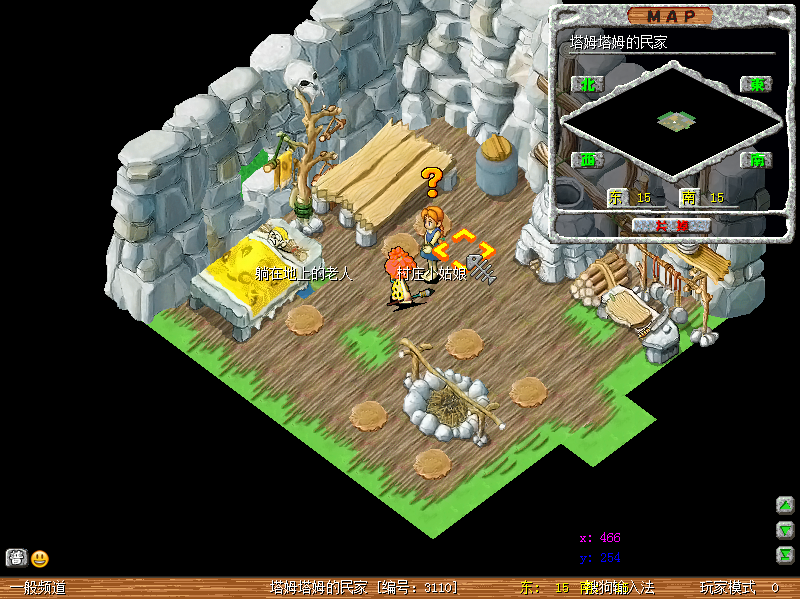
Task: Click the 北 (north) map button
Action: tap(587, 85)
